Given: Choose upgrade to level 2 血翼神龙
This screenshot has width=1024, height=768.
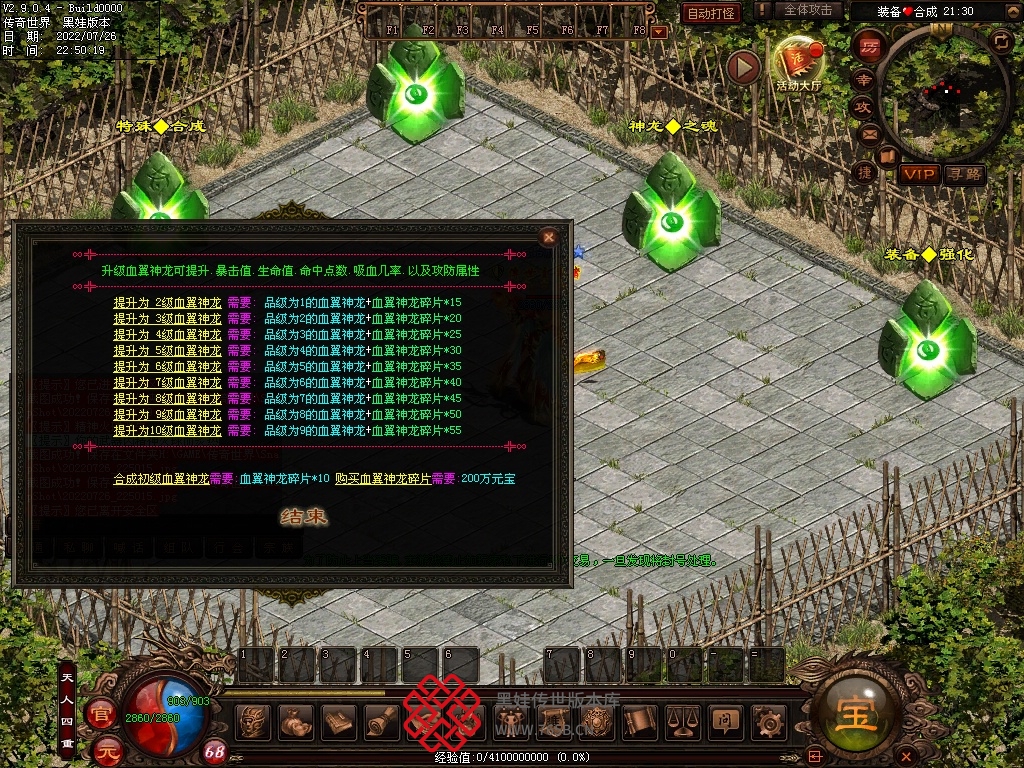Looking at the screenshot, I should point(167,302).
